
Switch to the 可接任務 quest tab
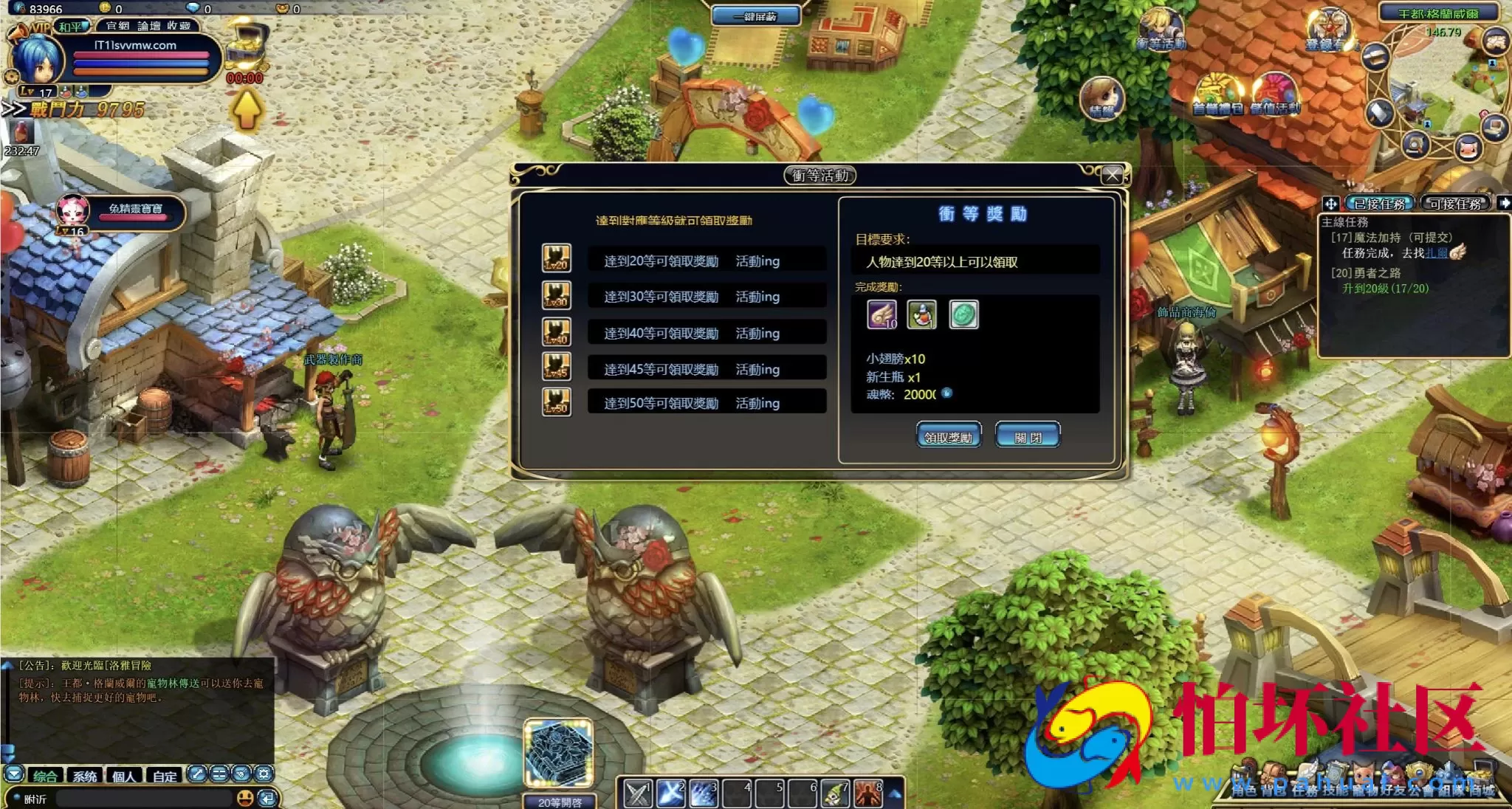1455,204
